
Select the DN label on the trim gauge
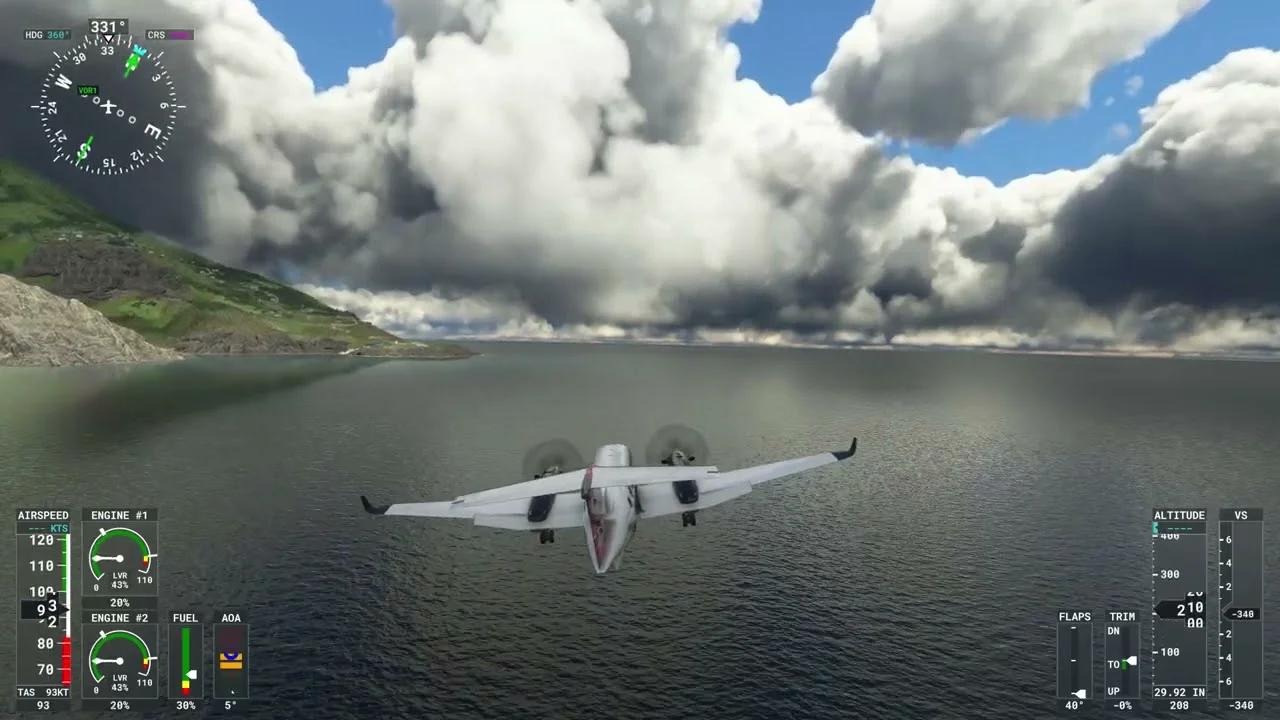click(1113, 631)
